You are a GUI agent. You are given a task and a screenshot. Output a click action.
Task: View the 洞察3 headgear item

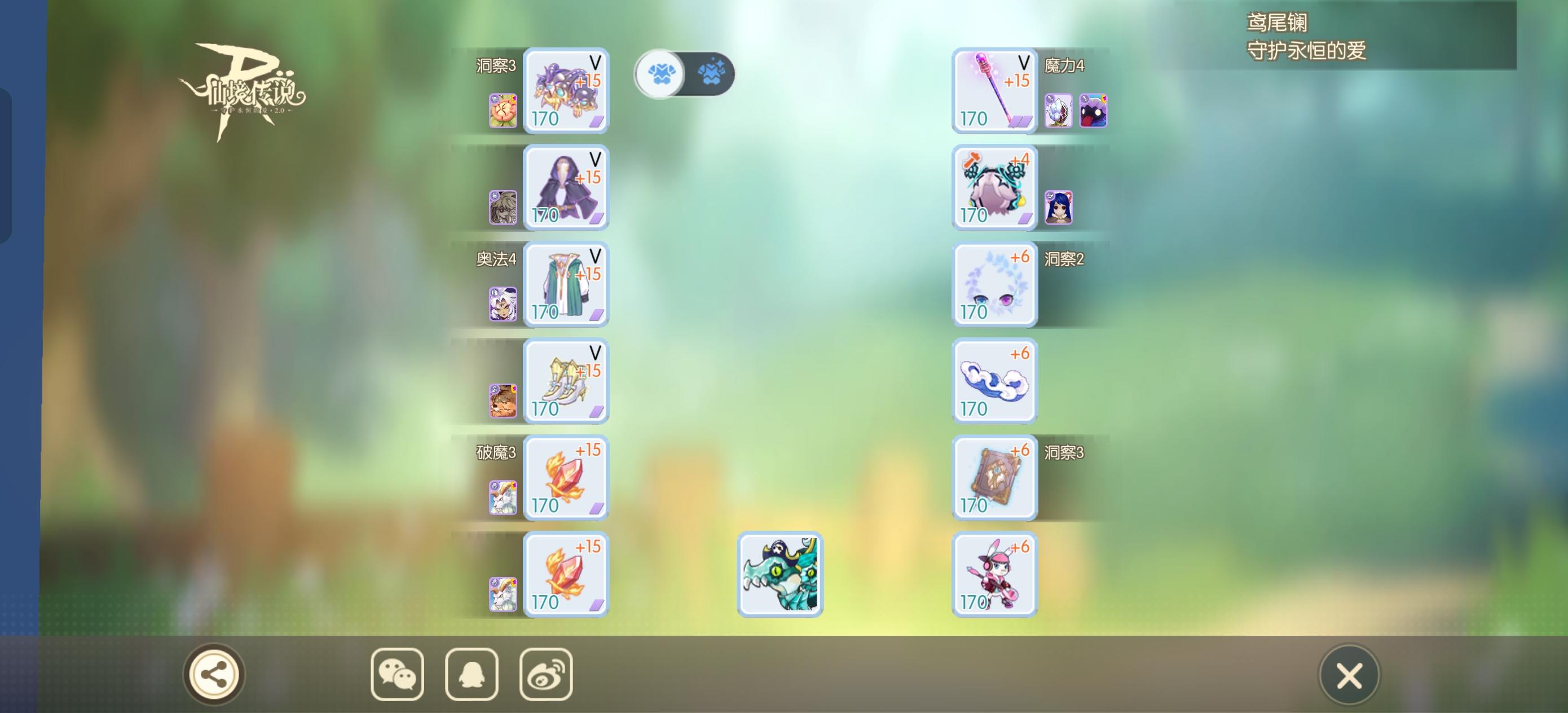click(x=566, y=91)
